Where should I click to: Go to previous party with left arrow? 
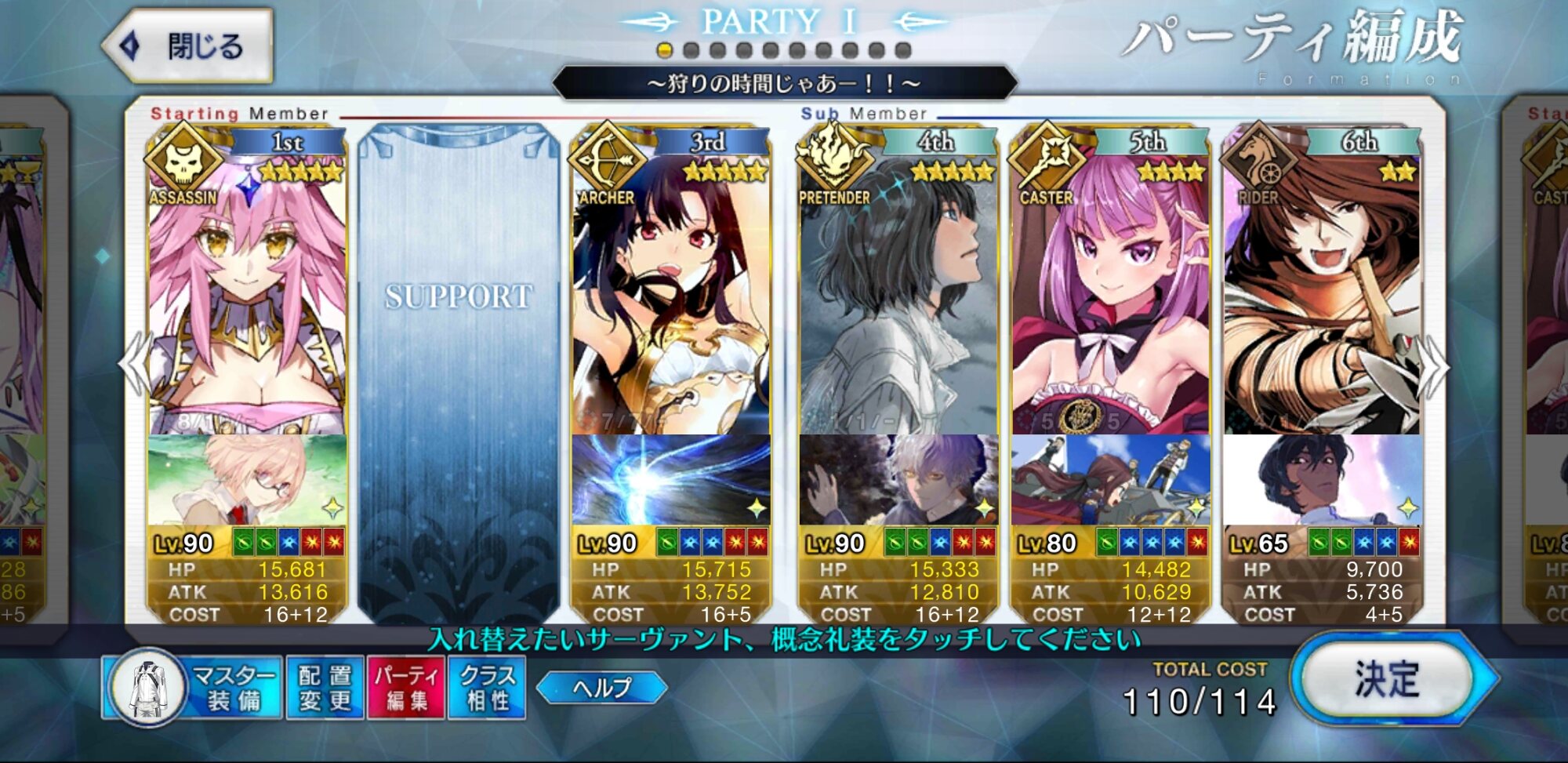point(135,365)
